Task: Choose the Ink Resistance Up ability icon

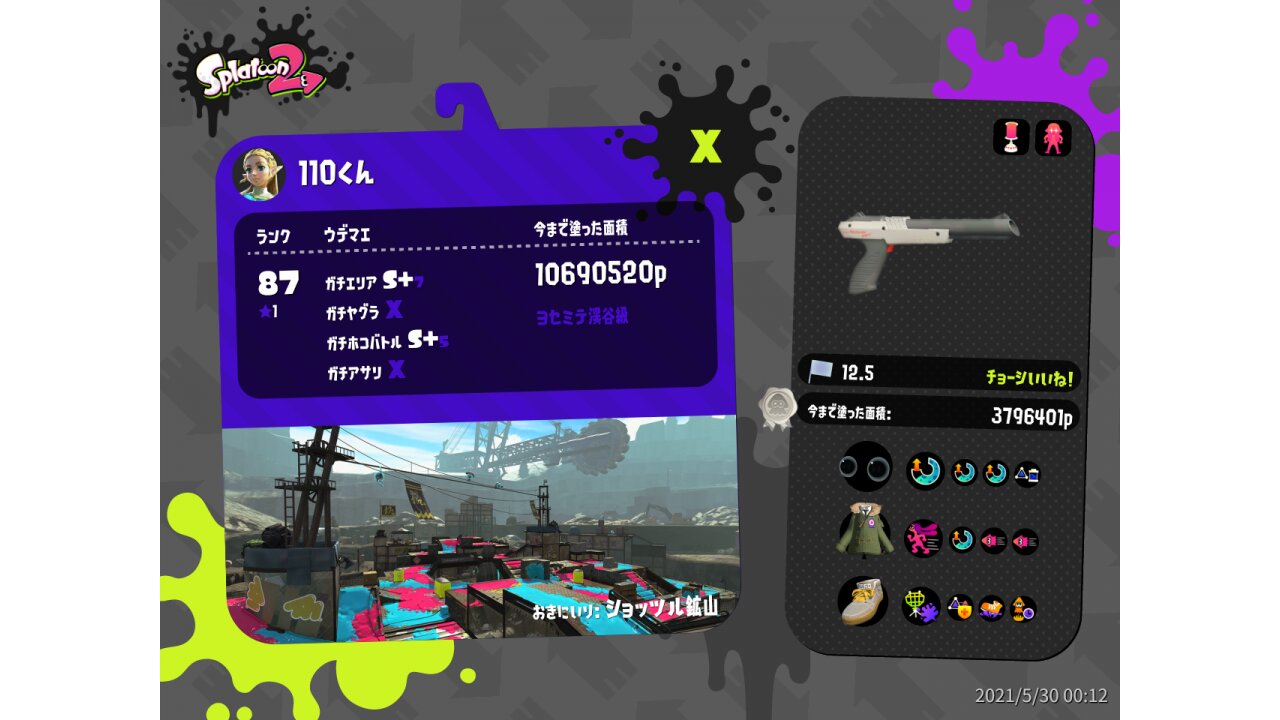Action: [992, 608]
